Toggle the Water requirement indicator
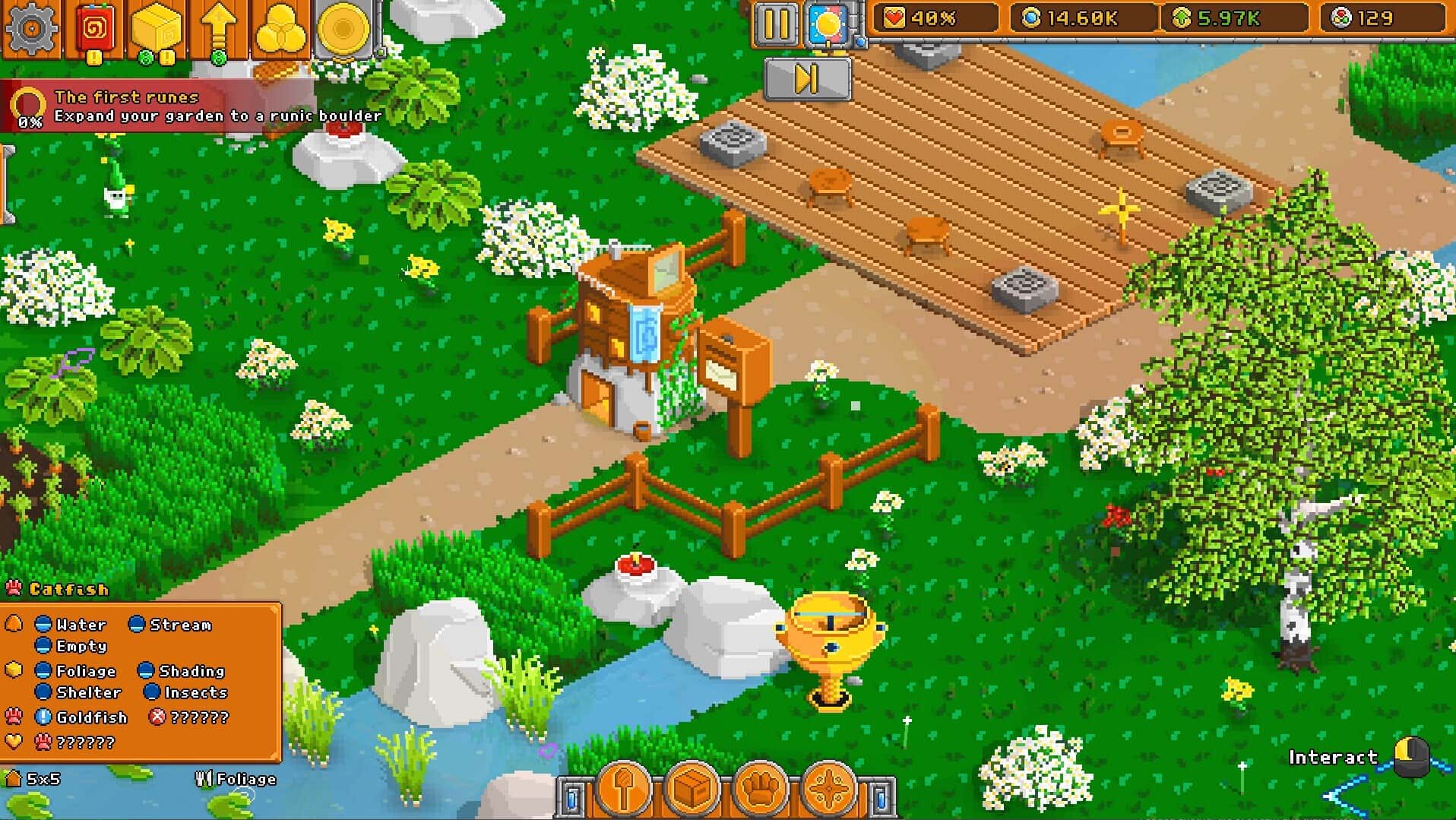Screen dimensions: 1456x820 tap(43, 625)
